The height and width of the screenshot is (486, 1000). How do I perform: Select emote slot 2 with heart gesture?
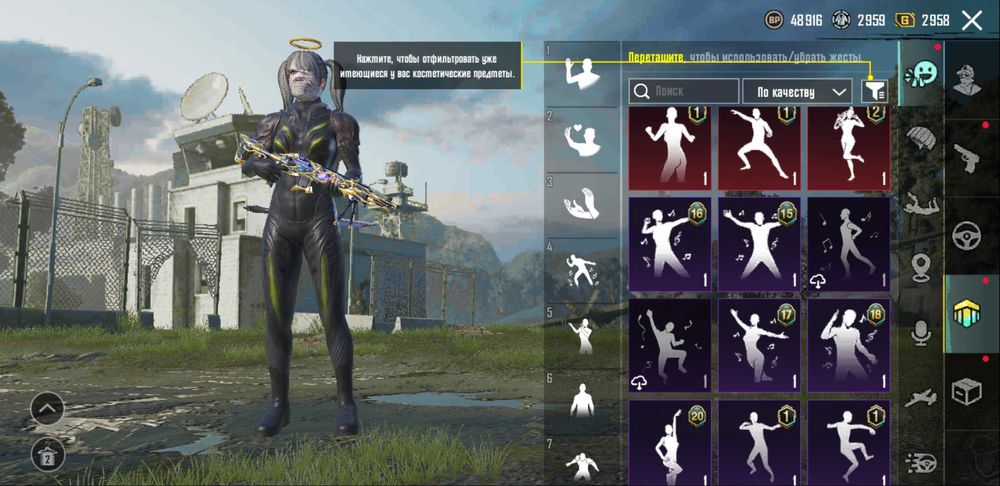tap(581, 141)
